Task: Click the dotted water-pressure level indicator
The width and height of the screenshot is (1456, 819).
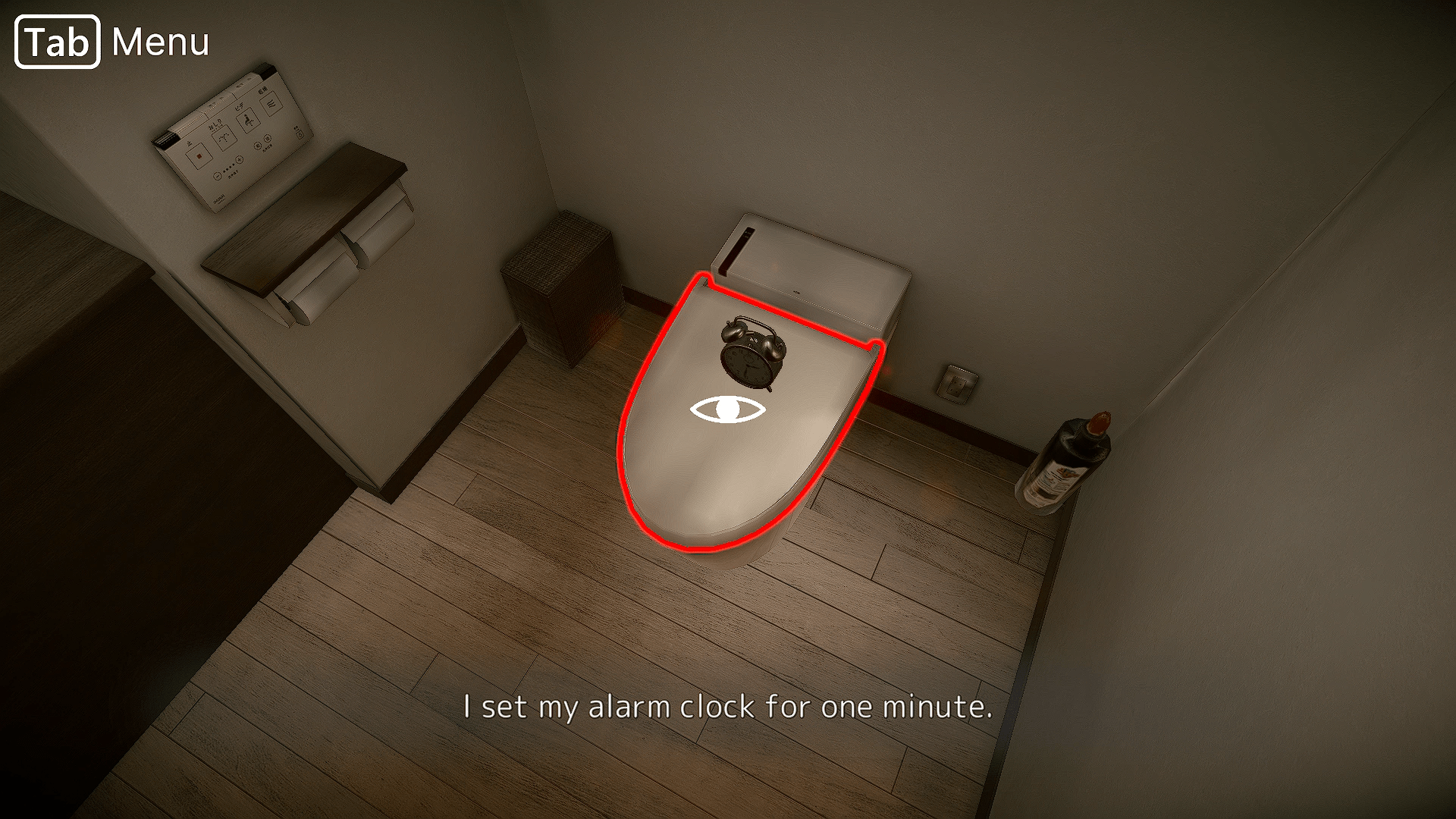Action: click(x=227, y=168)
